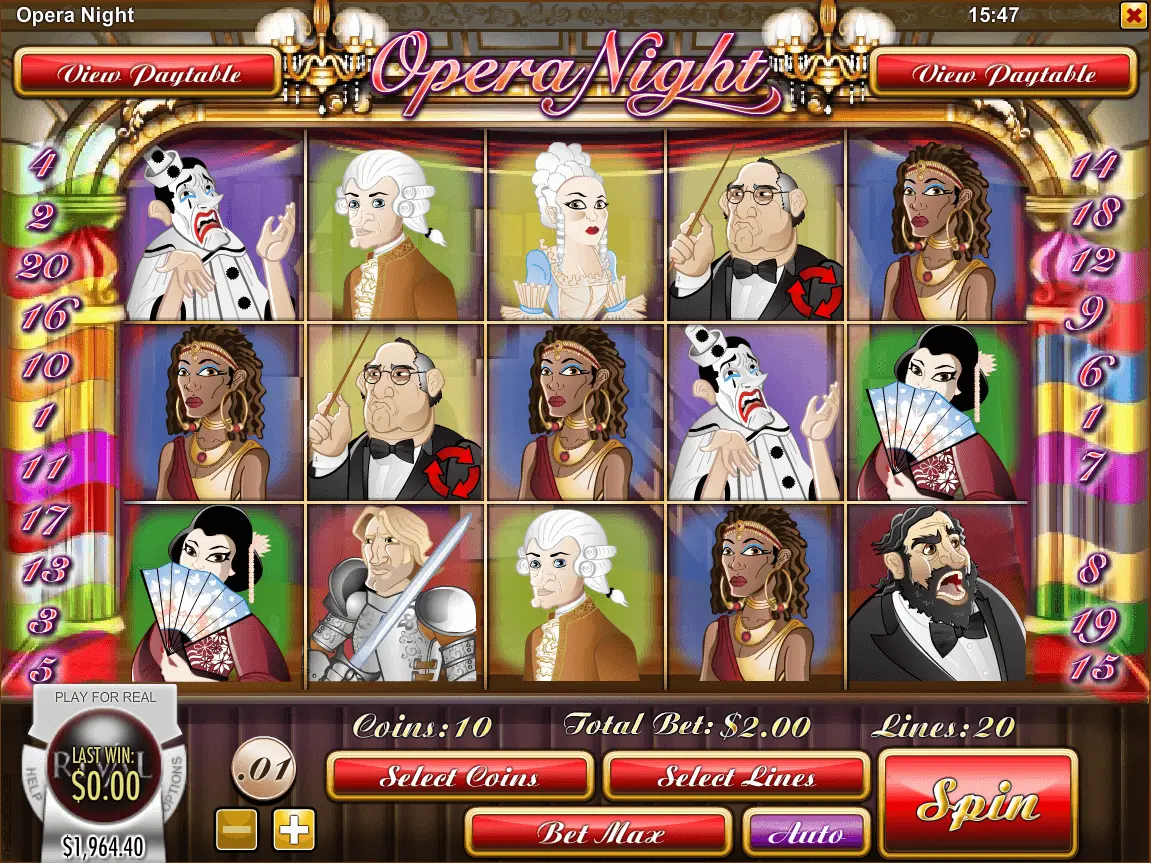The image size is (1151, 863).
Task: Increase coin value with the plus button
Action: pyautogui.click(x=294, y=829)
